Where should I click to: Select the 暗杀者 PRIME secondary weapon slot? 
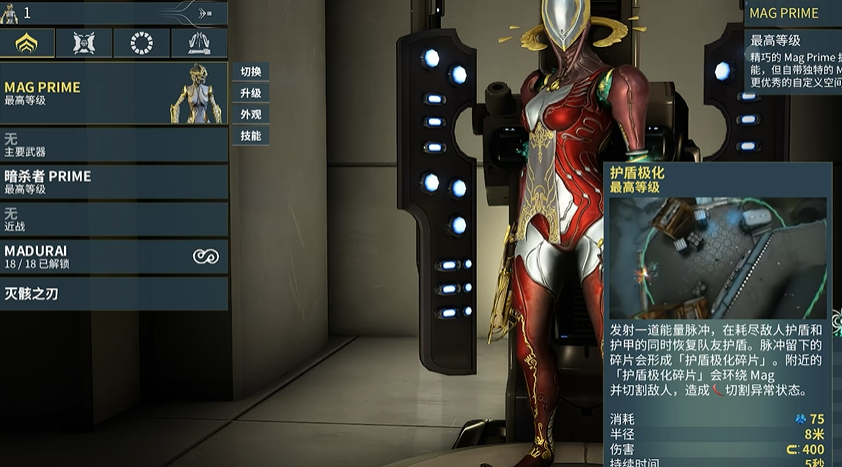(x=114, y=182)
